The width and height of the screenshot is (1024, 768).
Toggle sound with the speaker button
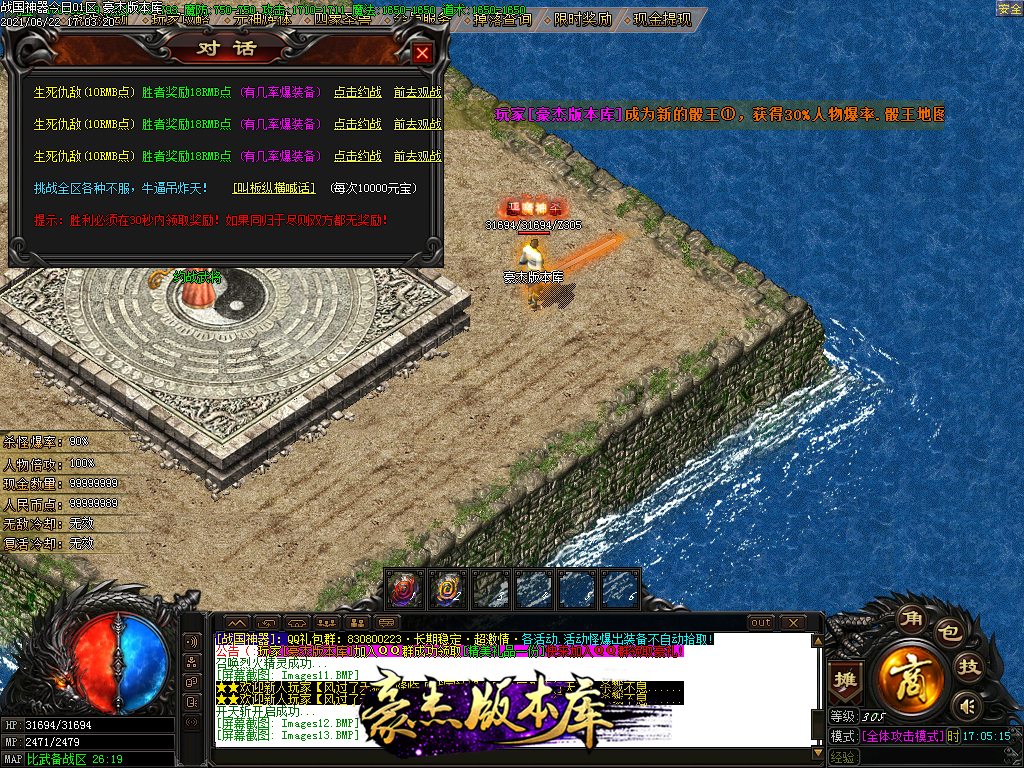[x=965, y=707]
